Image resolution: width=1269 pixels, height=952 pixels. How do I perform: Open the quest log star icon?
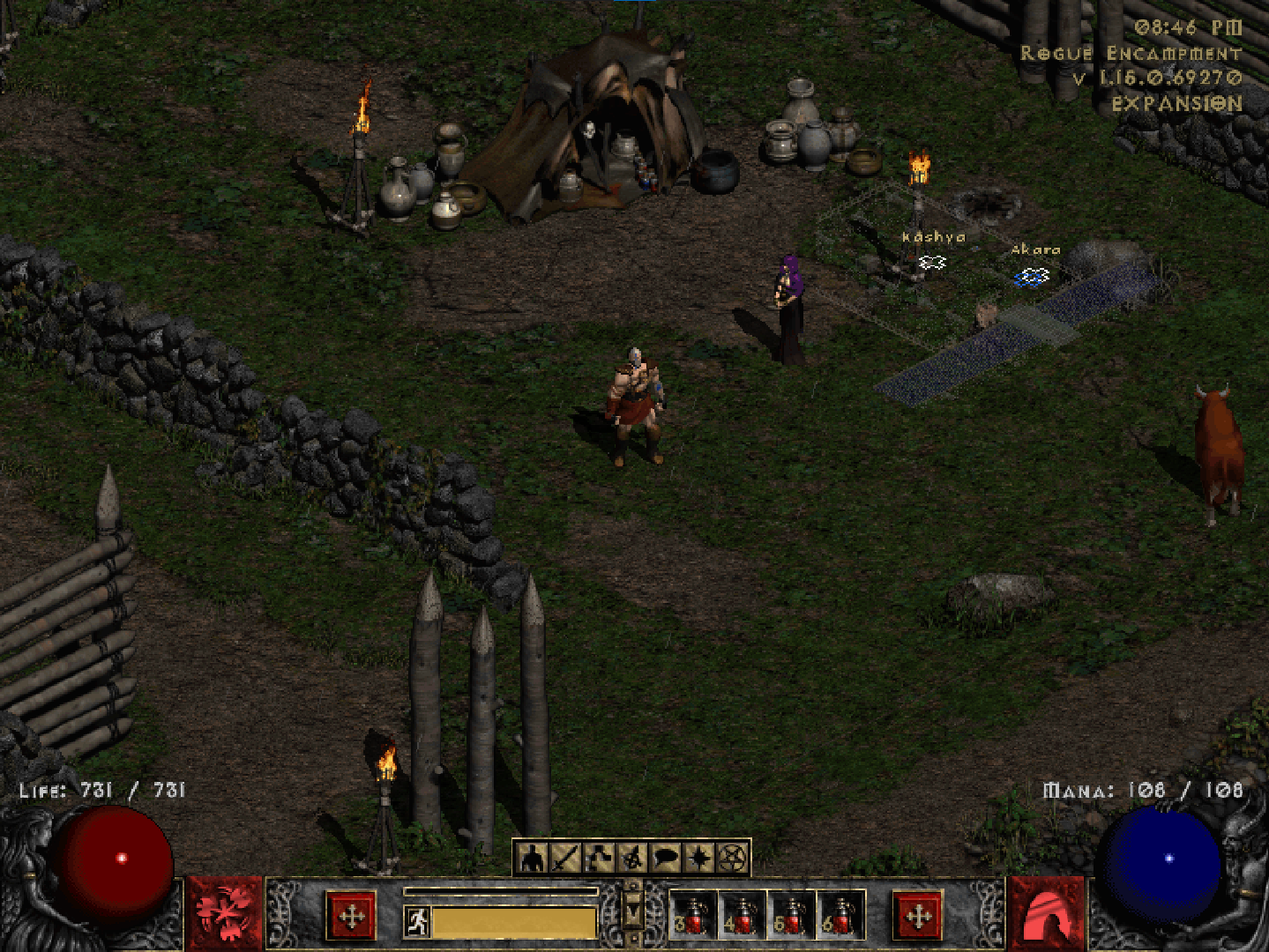[x=696, y=857]
